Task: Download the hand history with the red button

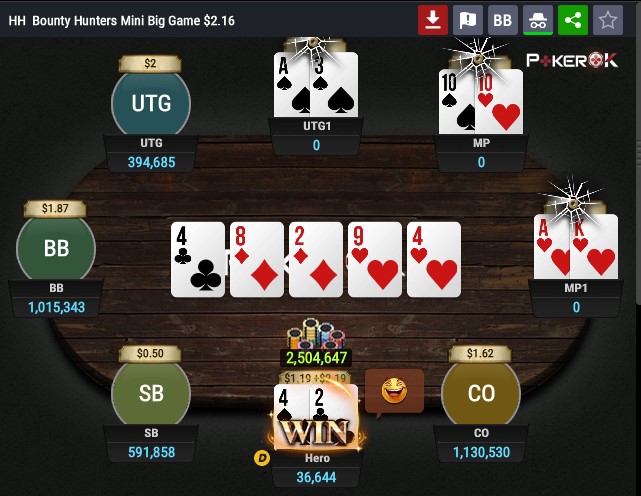Action: click(433, 19)
